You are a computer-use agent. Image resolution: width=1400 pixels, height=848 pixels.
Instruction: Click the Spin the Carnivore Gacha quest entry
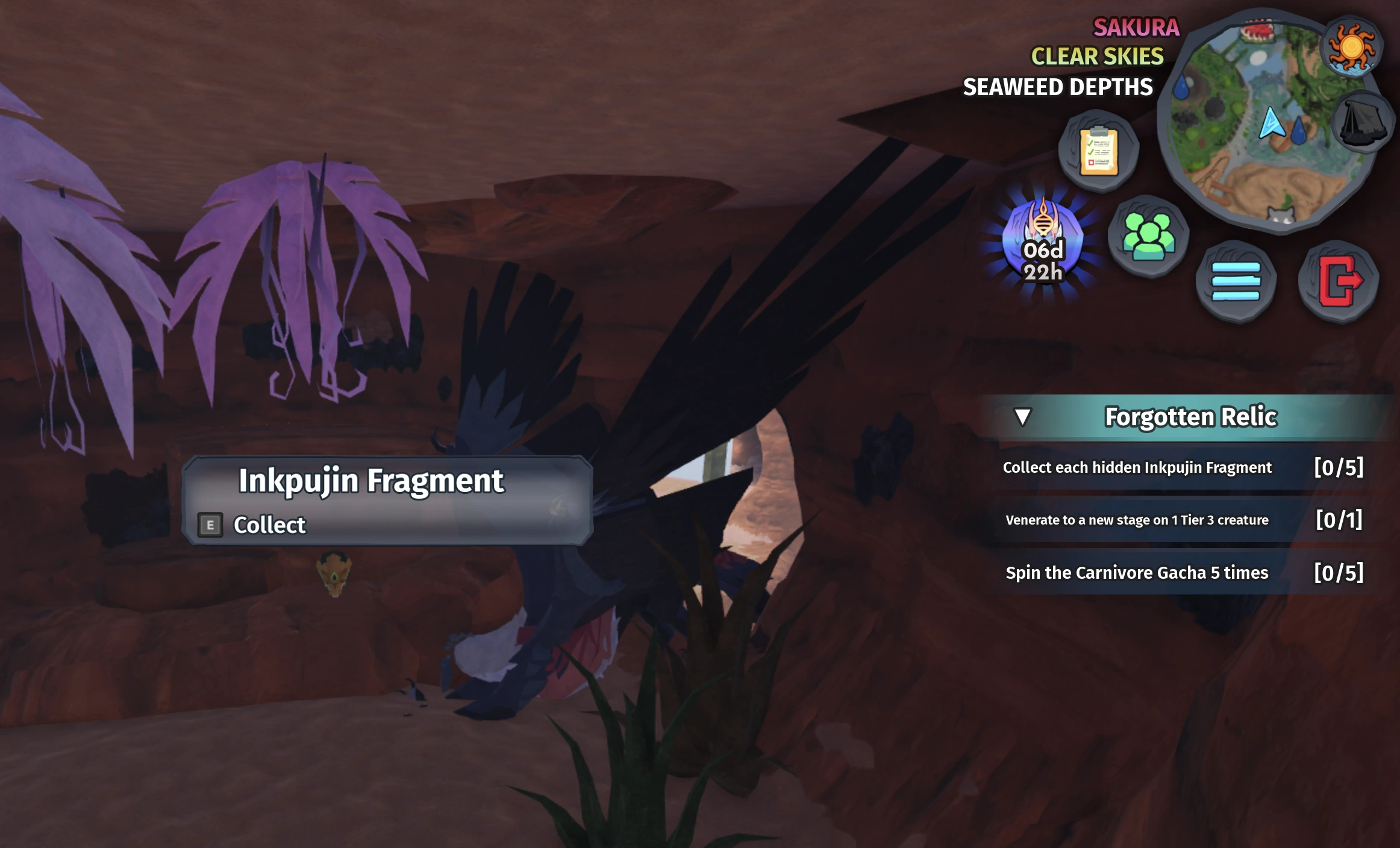point(1136,573)
